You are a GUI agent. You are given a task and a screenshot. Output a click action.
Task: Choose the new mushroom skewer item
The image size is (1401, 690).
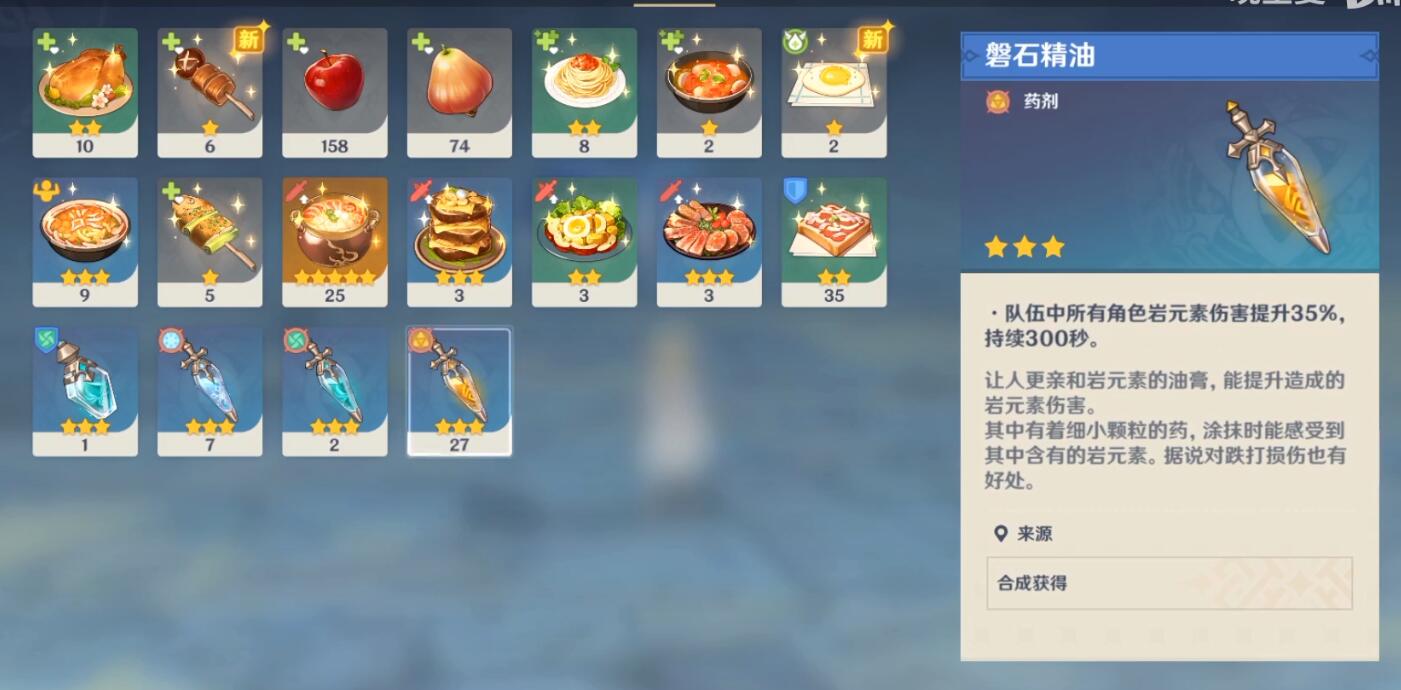210,92
